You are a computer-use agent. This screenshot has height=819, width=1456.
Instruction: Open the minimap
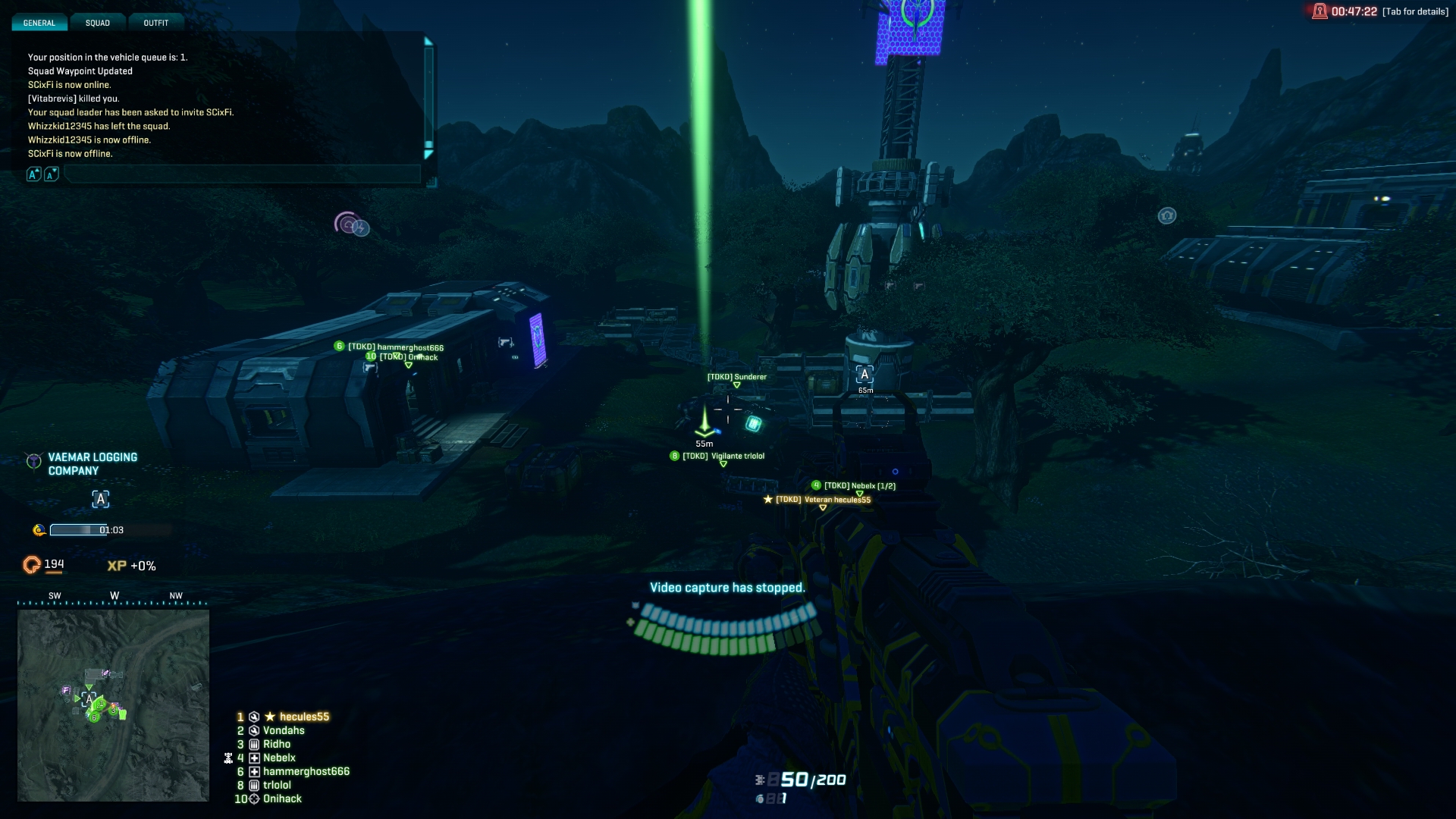coord(113,705)
